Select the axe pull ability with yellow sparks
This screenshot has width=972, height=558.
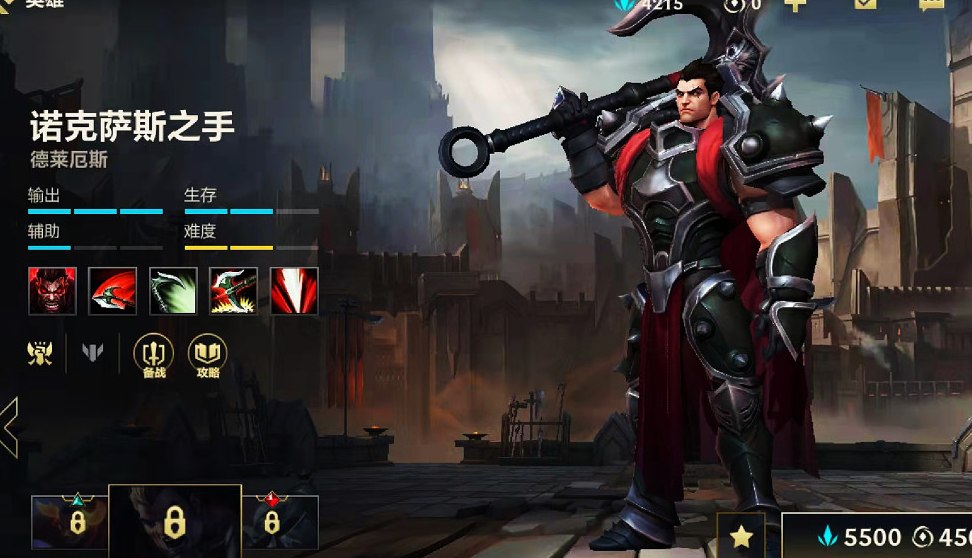(x=233, y=291)
